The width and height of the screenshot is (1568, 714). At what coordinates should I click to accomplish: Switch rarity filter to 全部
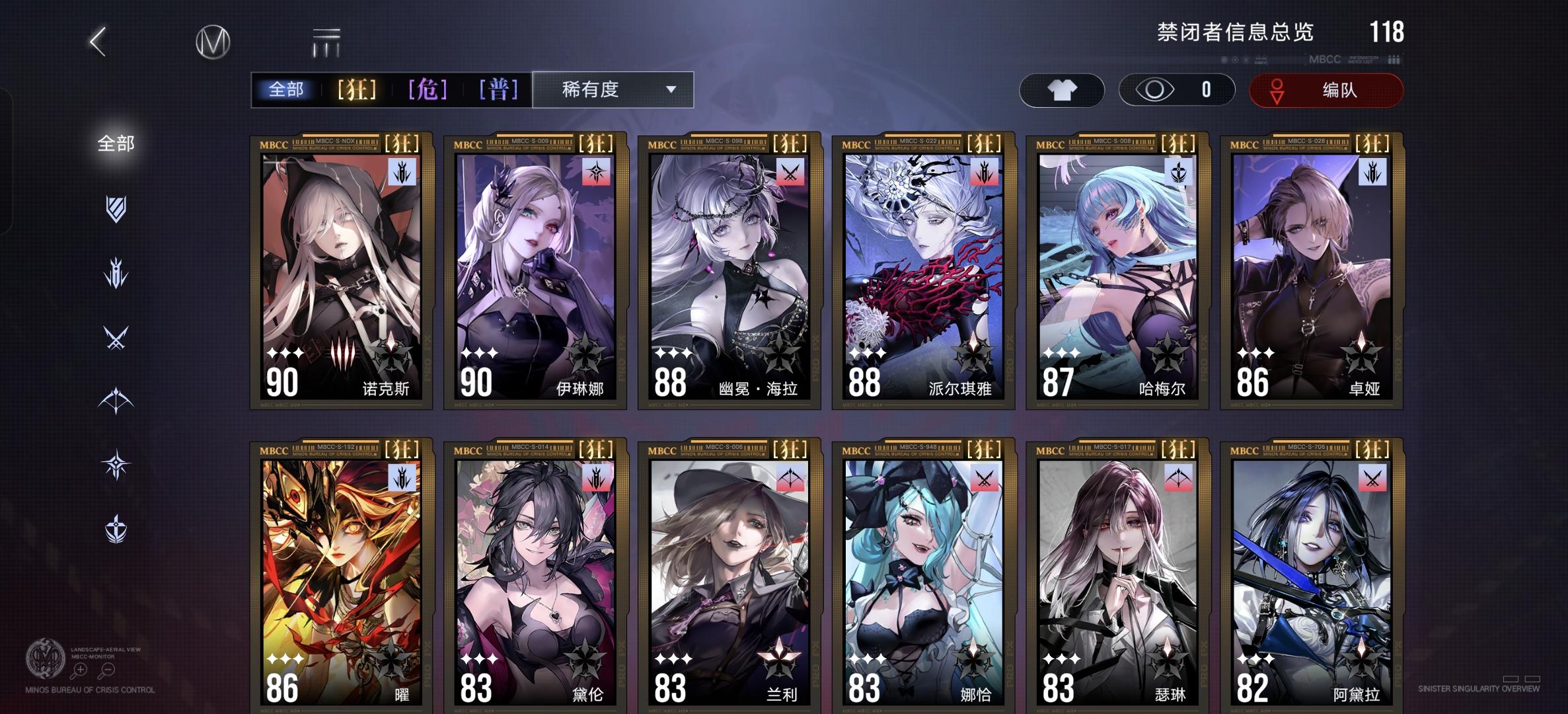click(x=287, y=90)
